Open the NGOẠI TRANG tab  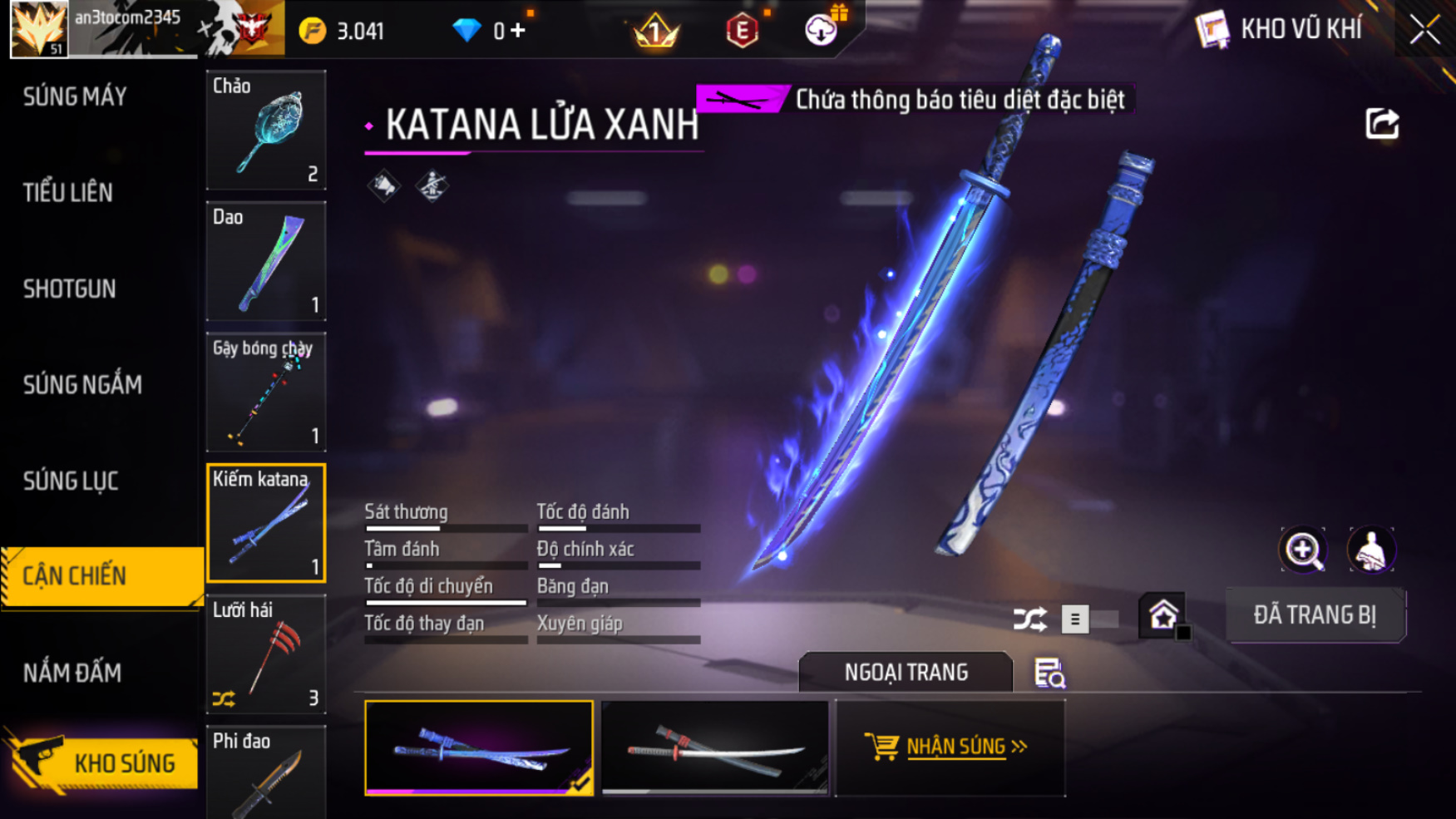(x=906, y=672)
